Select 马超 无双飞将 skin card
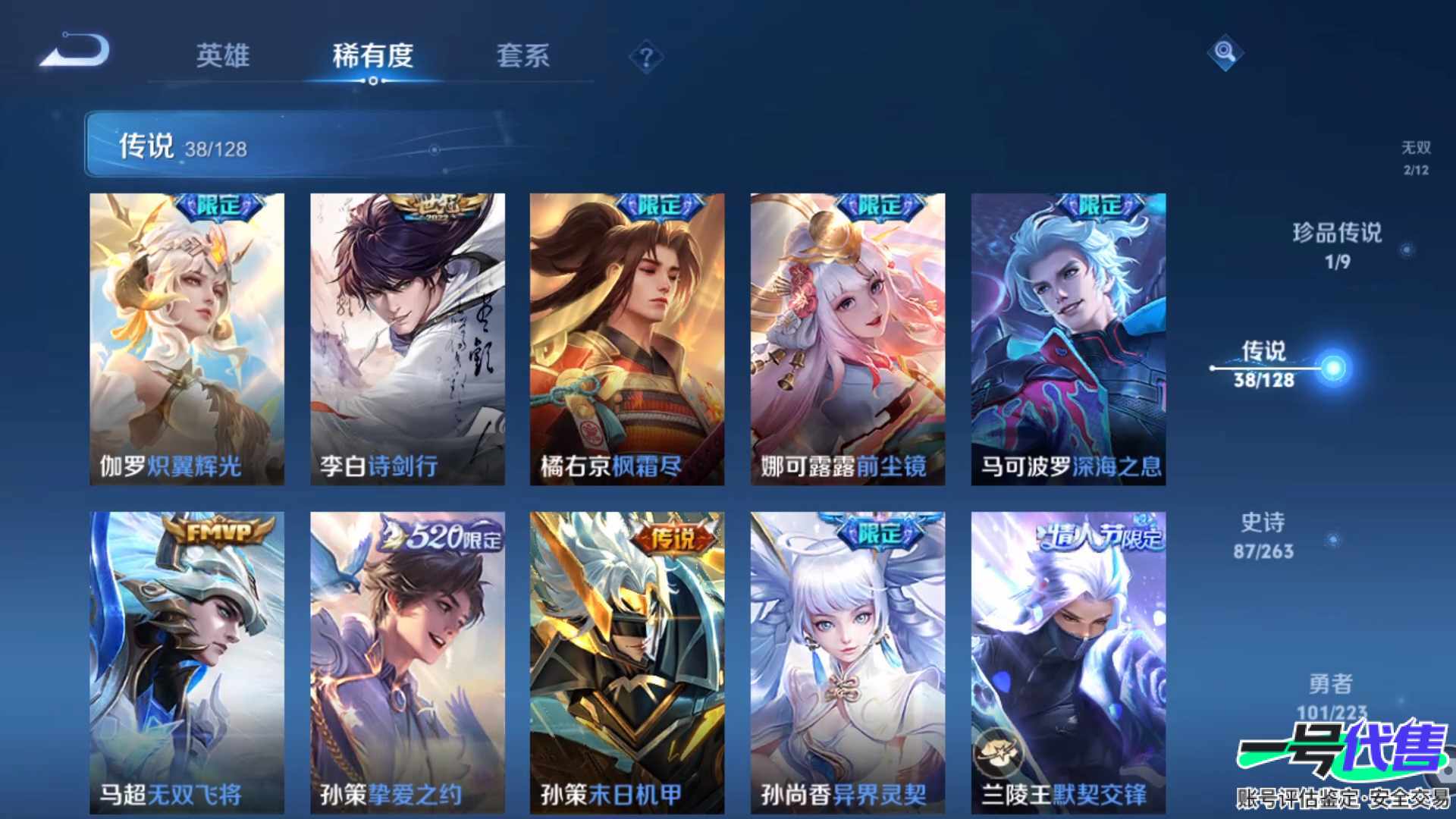Screen dimensions: 1456x819 pos(187,662)
